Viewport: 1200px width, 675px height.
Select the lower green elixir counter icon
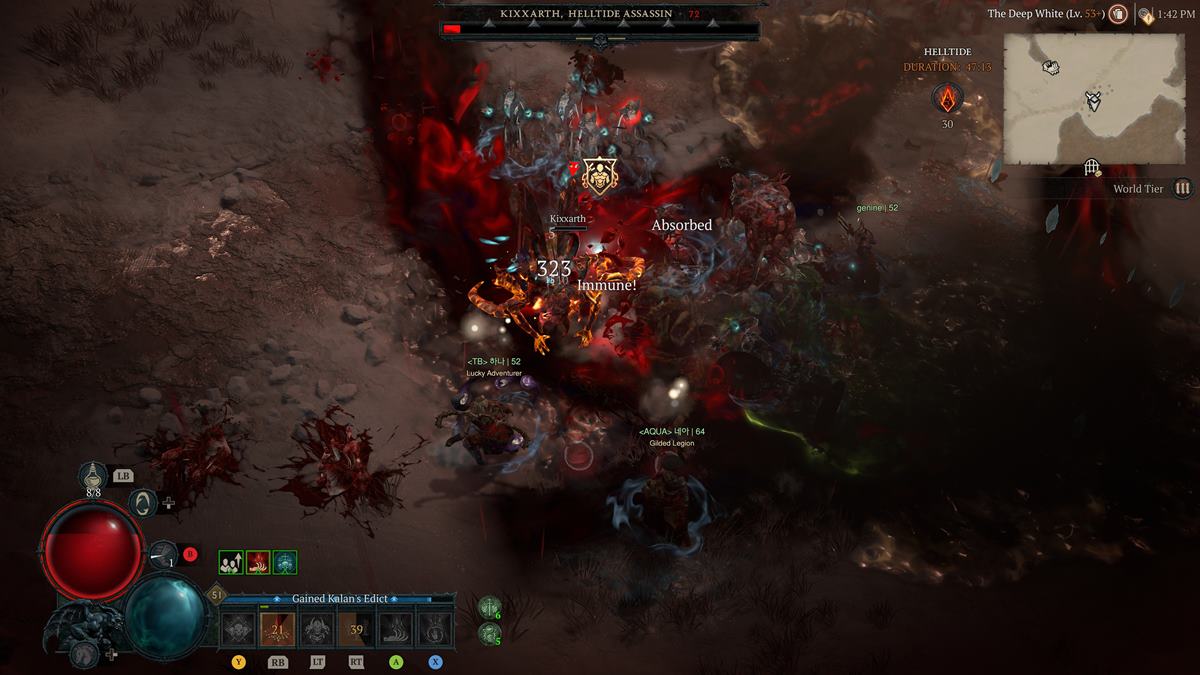488,633
